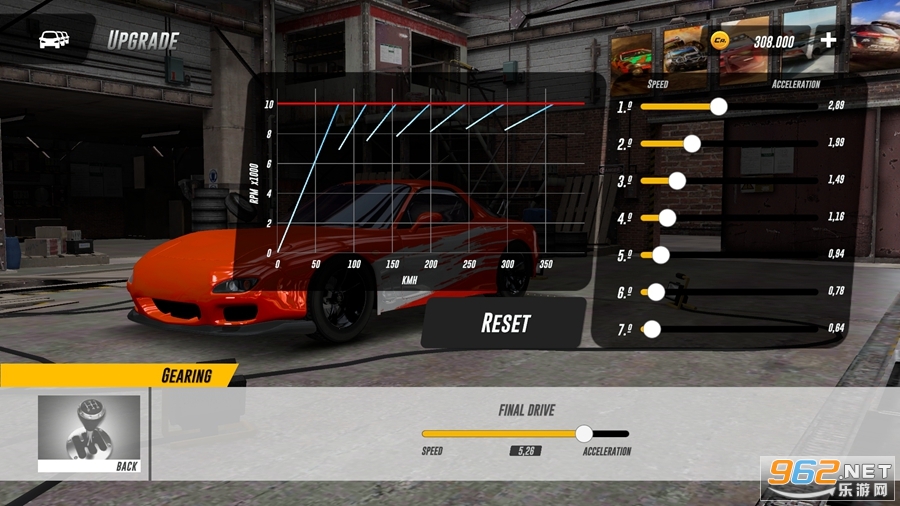Select the 5th gear ratio knob
This screenshot has height=506, width=900.
(660, 254)
